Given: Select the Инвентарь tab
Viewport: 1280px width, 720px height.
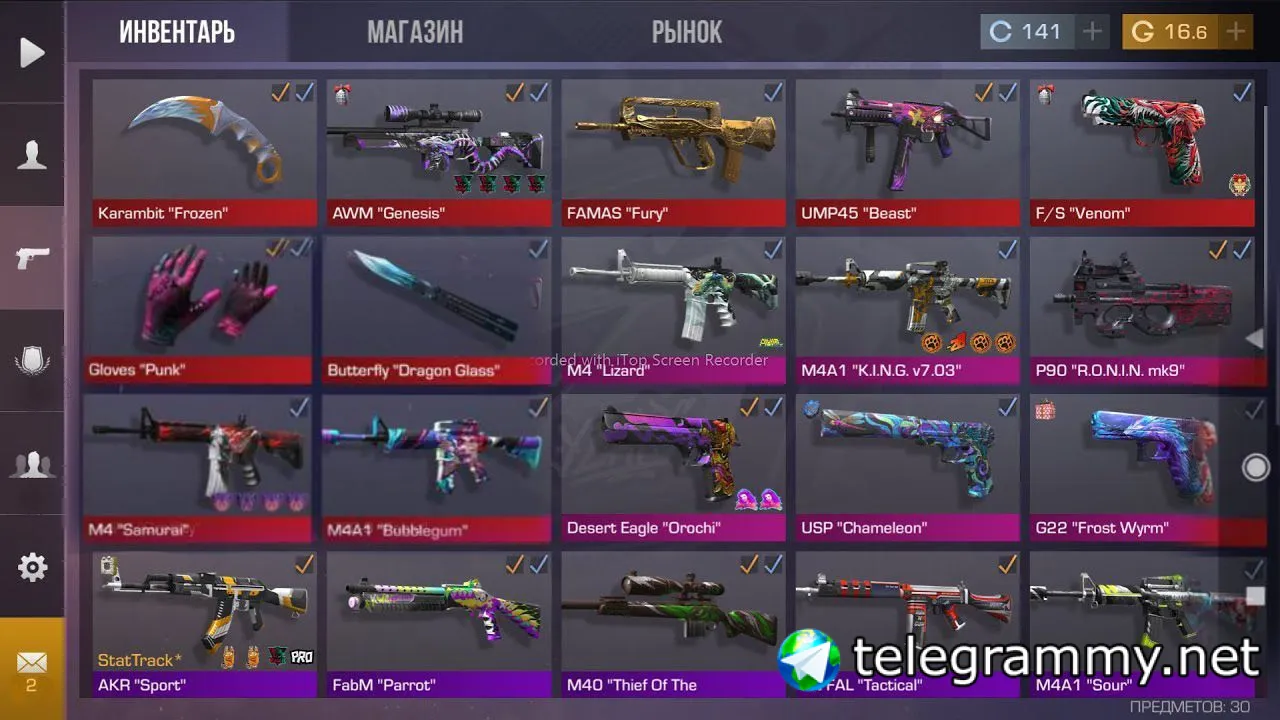Looking at the screenshot, I should (177, 32).
